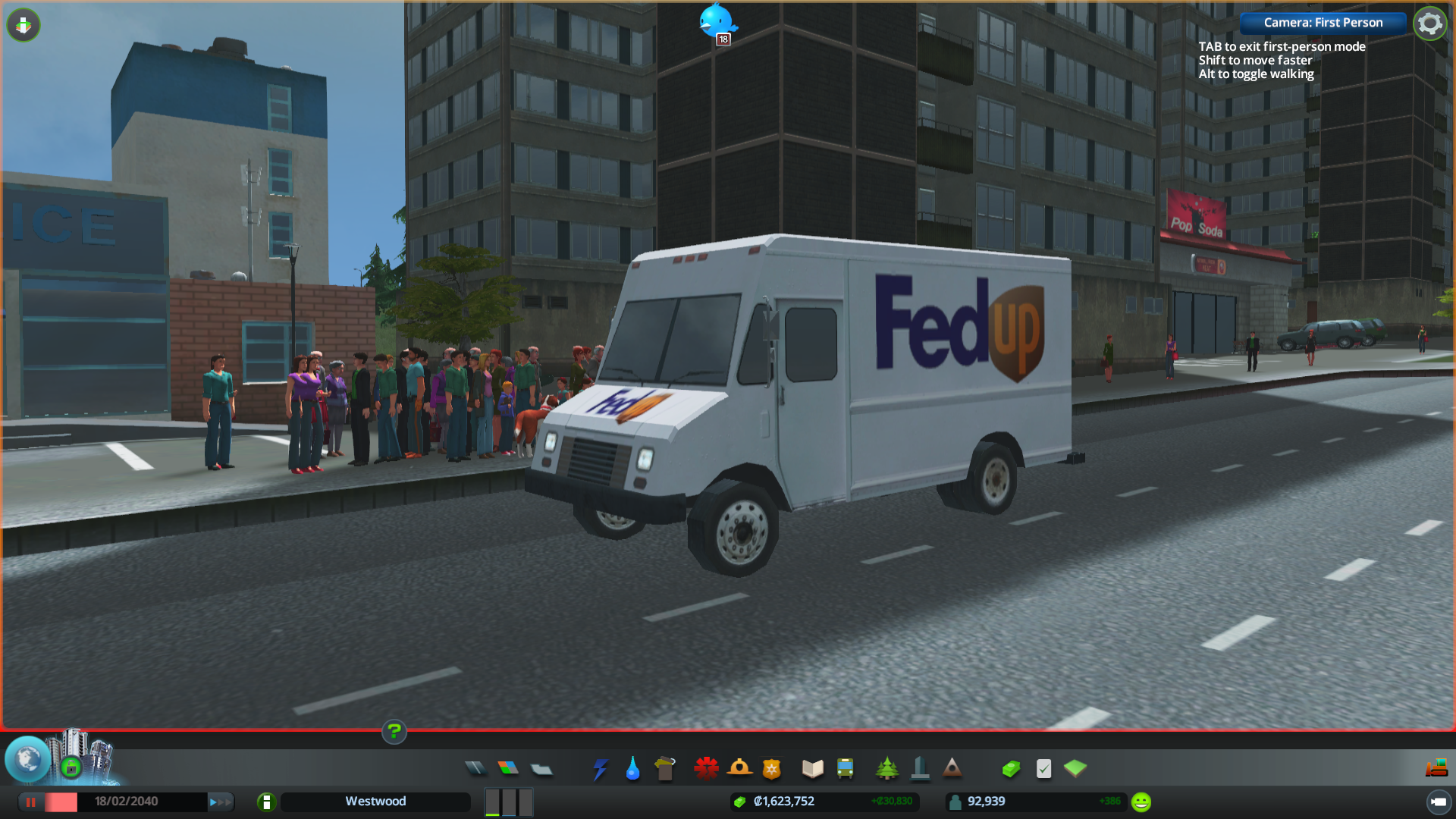Open city info next to Westwood
Viewport: 1456px width, 819px height.
pyautogui.click(x=266, y=802)
